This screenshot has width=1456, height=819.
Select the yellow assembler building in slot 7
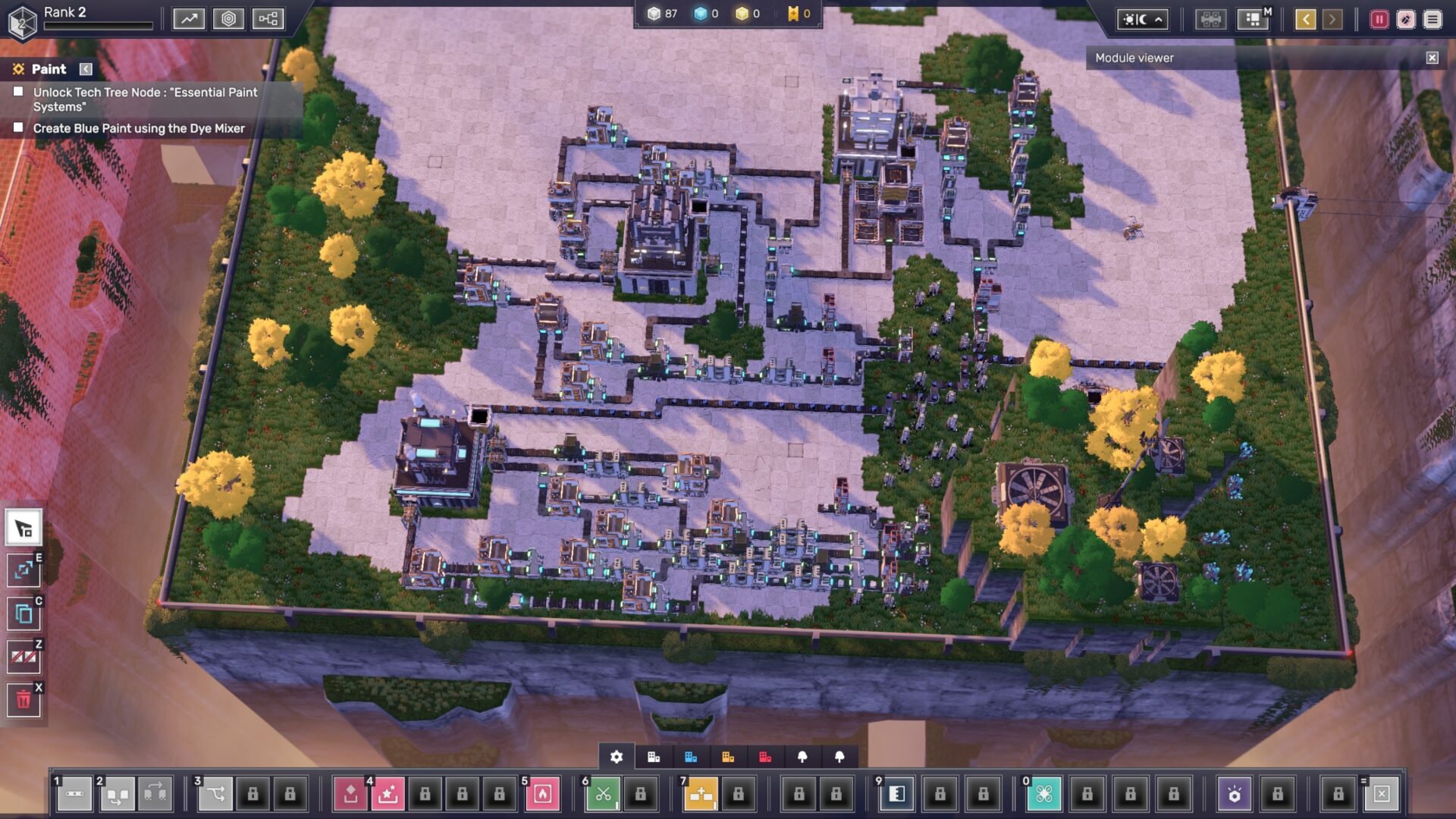(701, 794)
